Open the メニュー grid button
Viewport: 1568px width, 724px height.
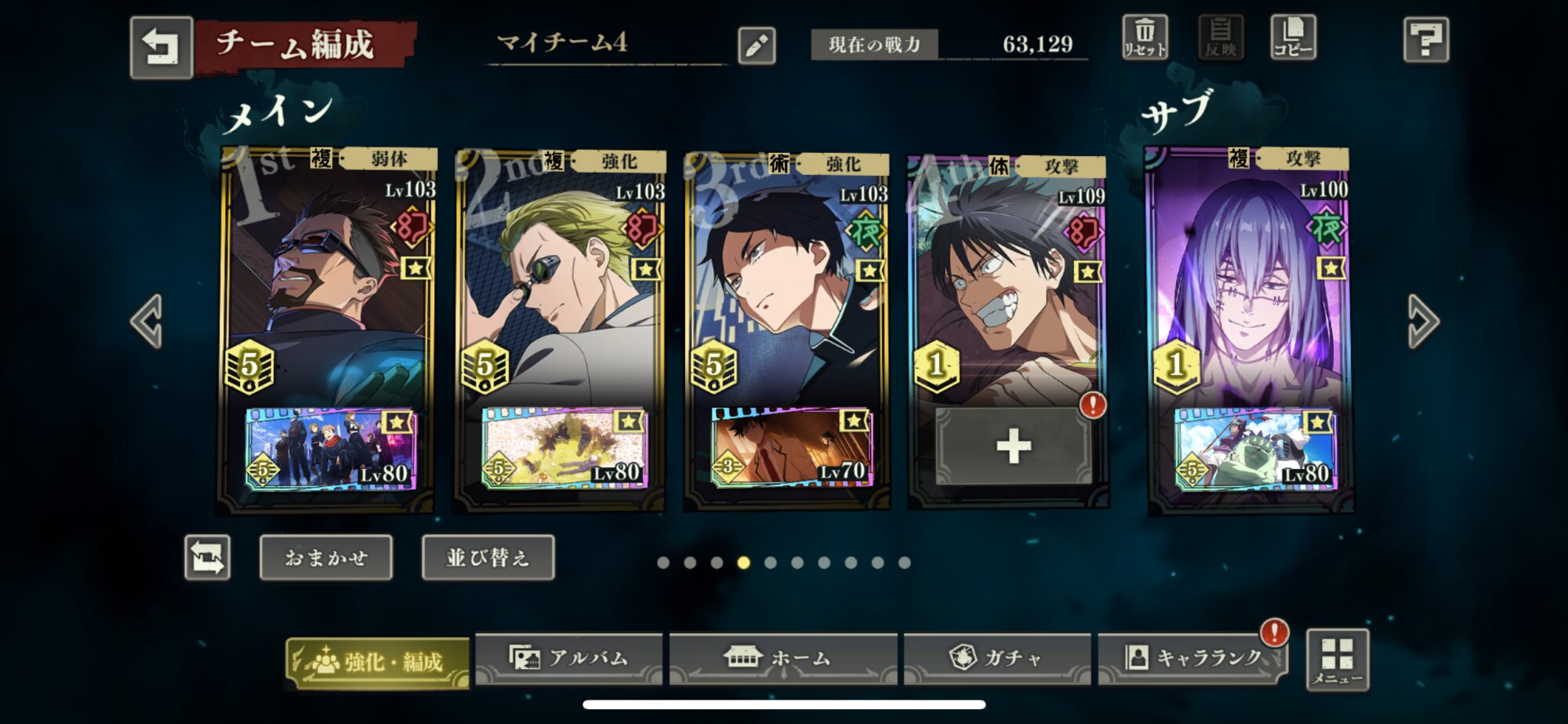tap(1338, 660)
